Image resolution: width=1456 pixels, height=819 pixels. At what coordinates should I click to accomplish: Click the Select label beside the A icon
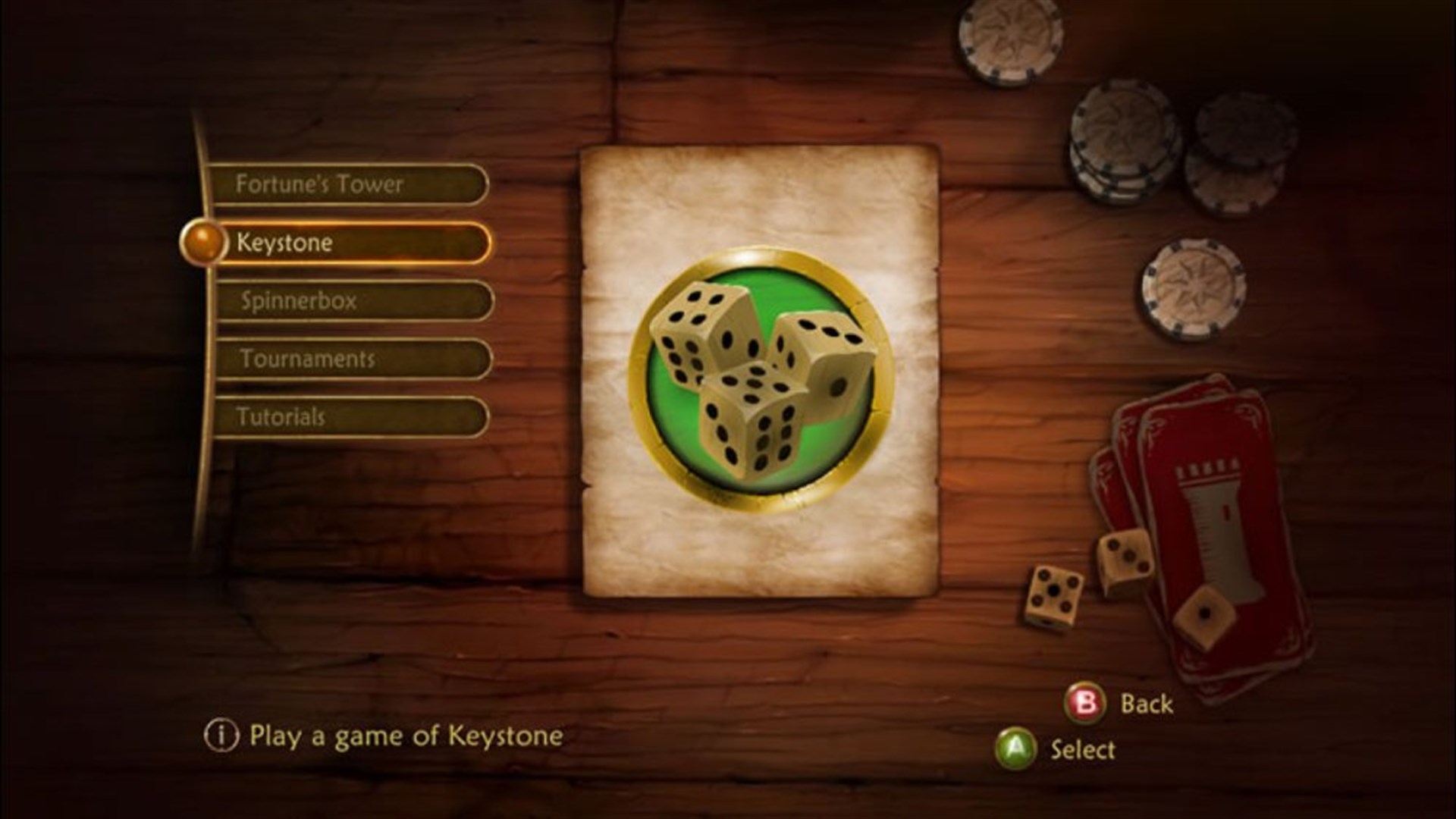(x=1084, y=751)
